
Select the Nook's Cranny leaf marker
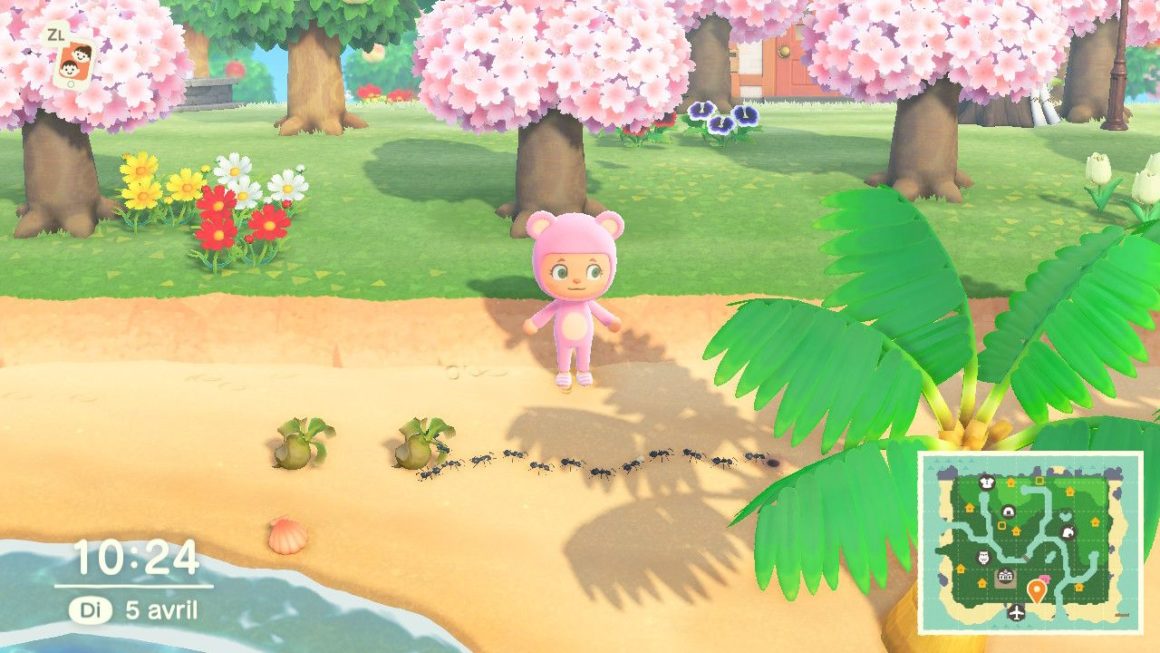[1067, 532]
